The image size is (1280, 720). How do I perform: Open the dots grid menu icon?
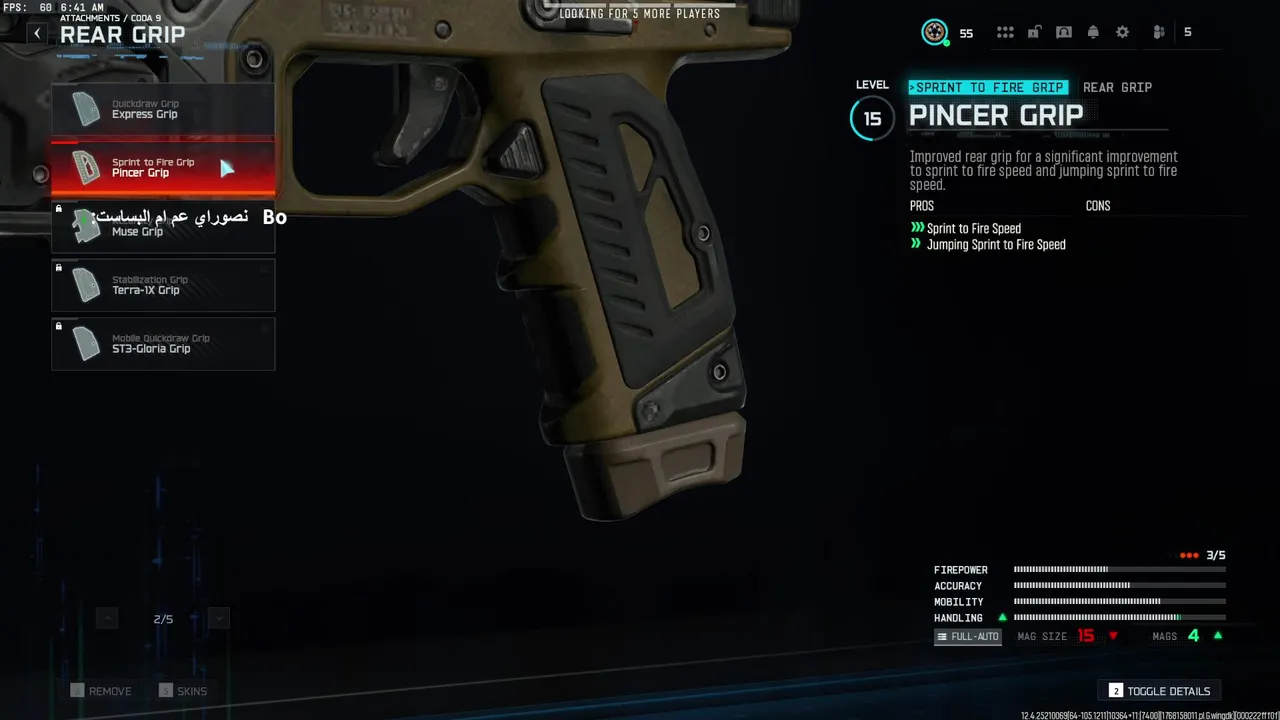pos(1006,32)
